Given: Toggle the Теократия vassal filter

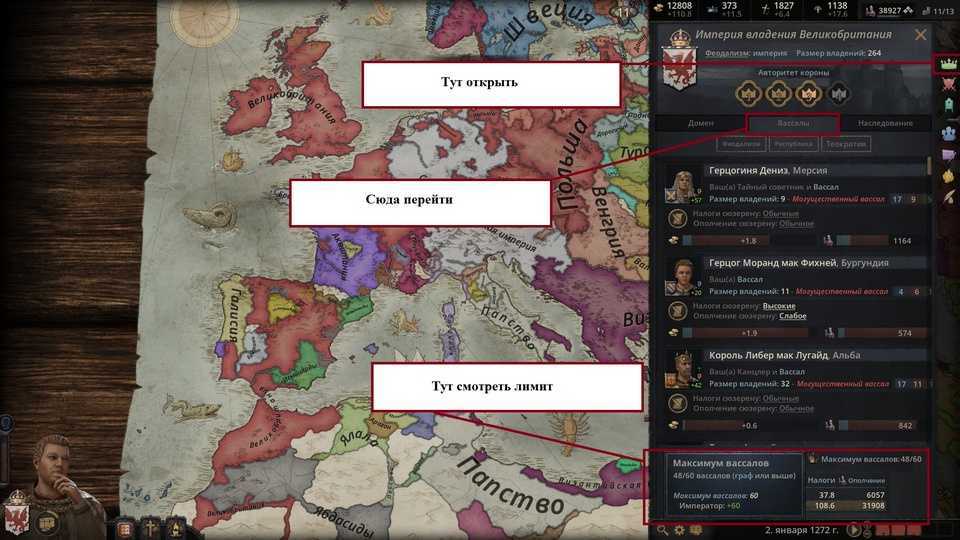Looking at the screenshot, I should pos(846,144).
